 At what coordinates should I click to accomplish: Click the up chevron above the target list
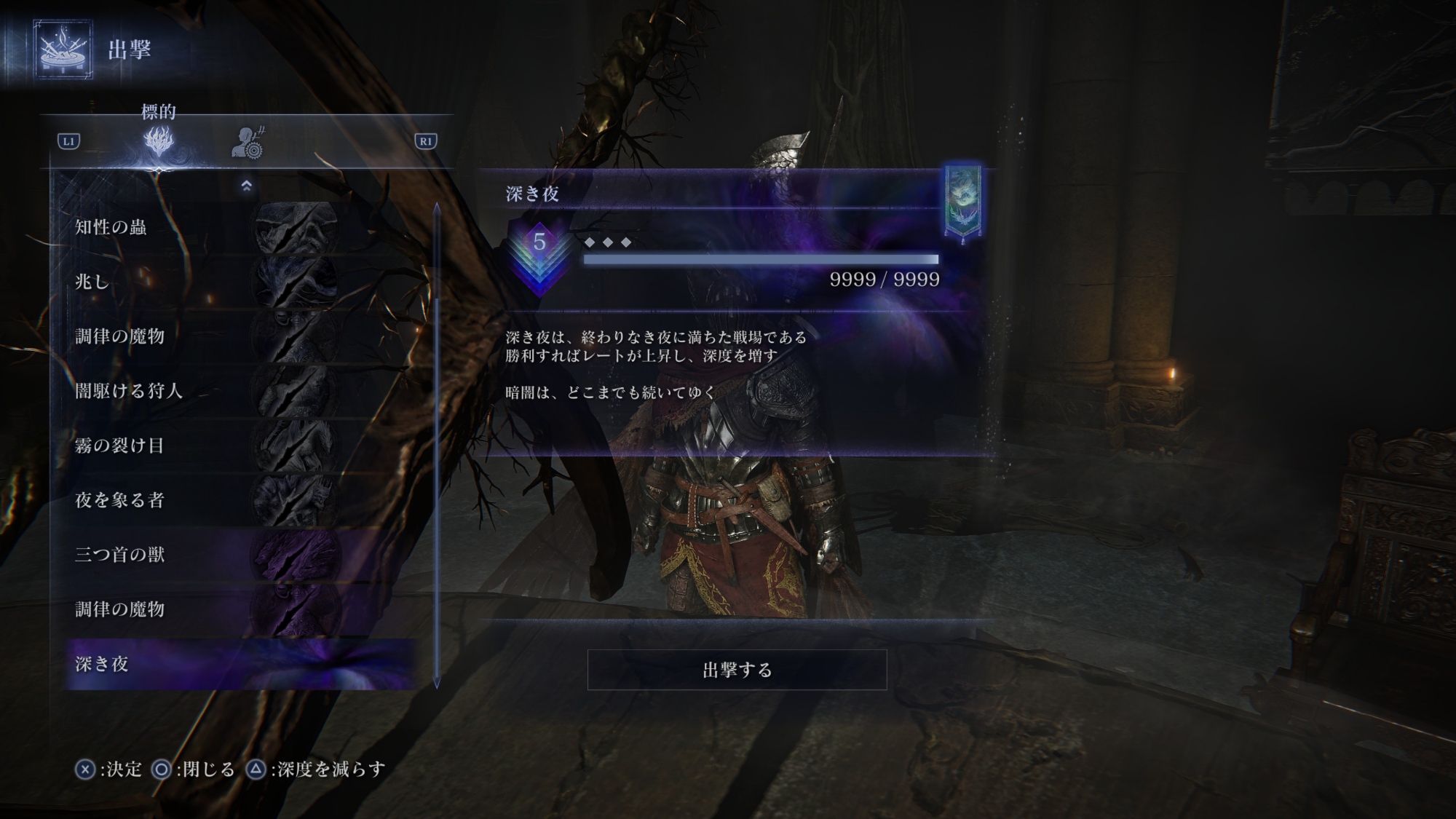pyautogui.click(x=246, y=186)
